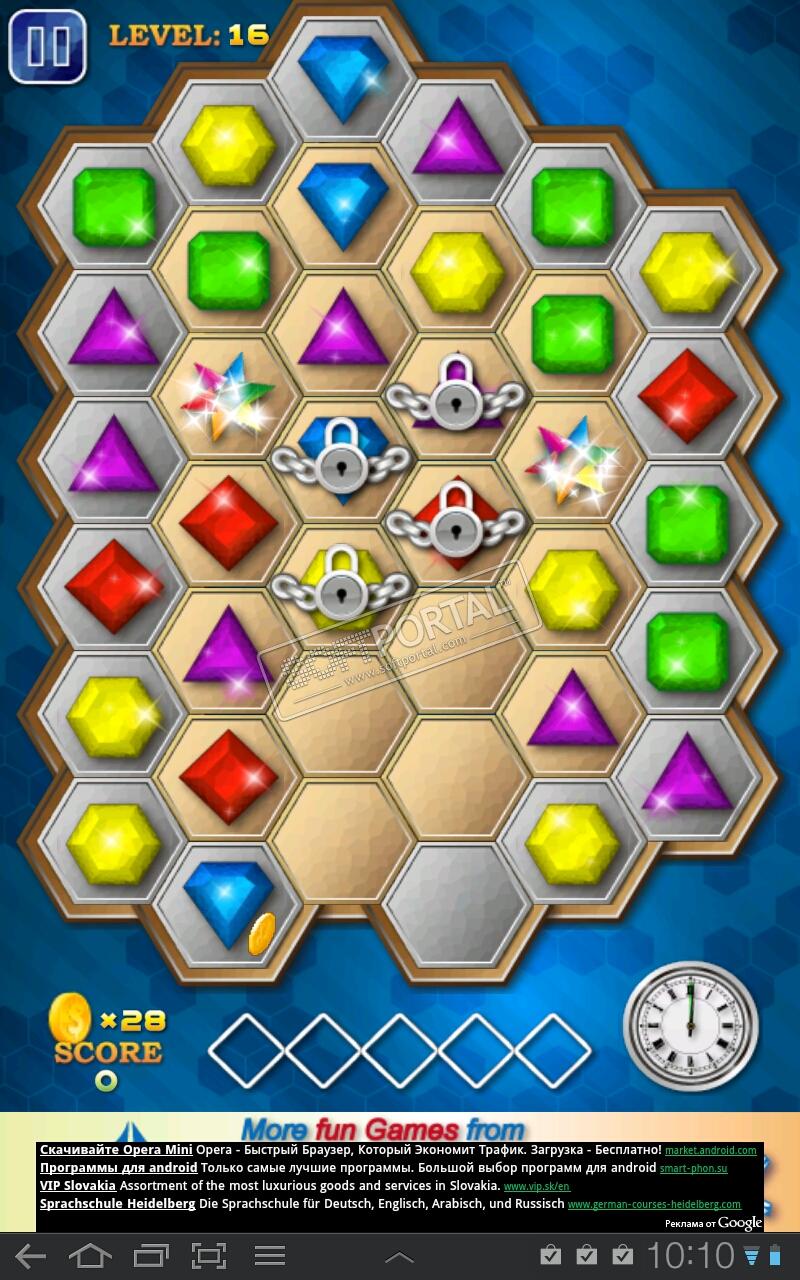Image resolution: width=800 pixels, height=1280 pixels.
Task: Pick the blue diamond with gold coin
Action: tap(229, 904)
